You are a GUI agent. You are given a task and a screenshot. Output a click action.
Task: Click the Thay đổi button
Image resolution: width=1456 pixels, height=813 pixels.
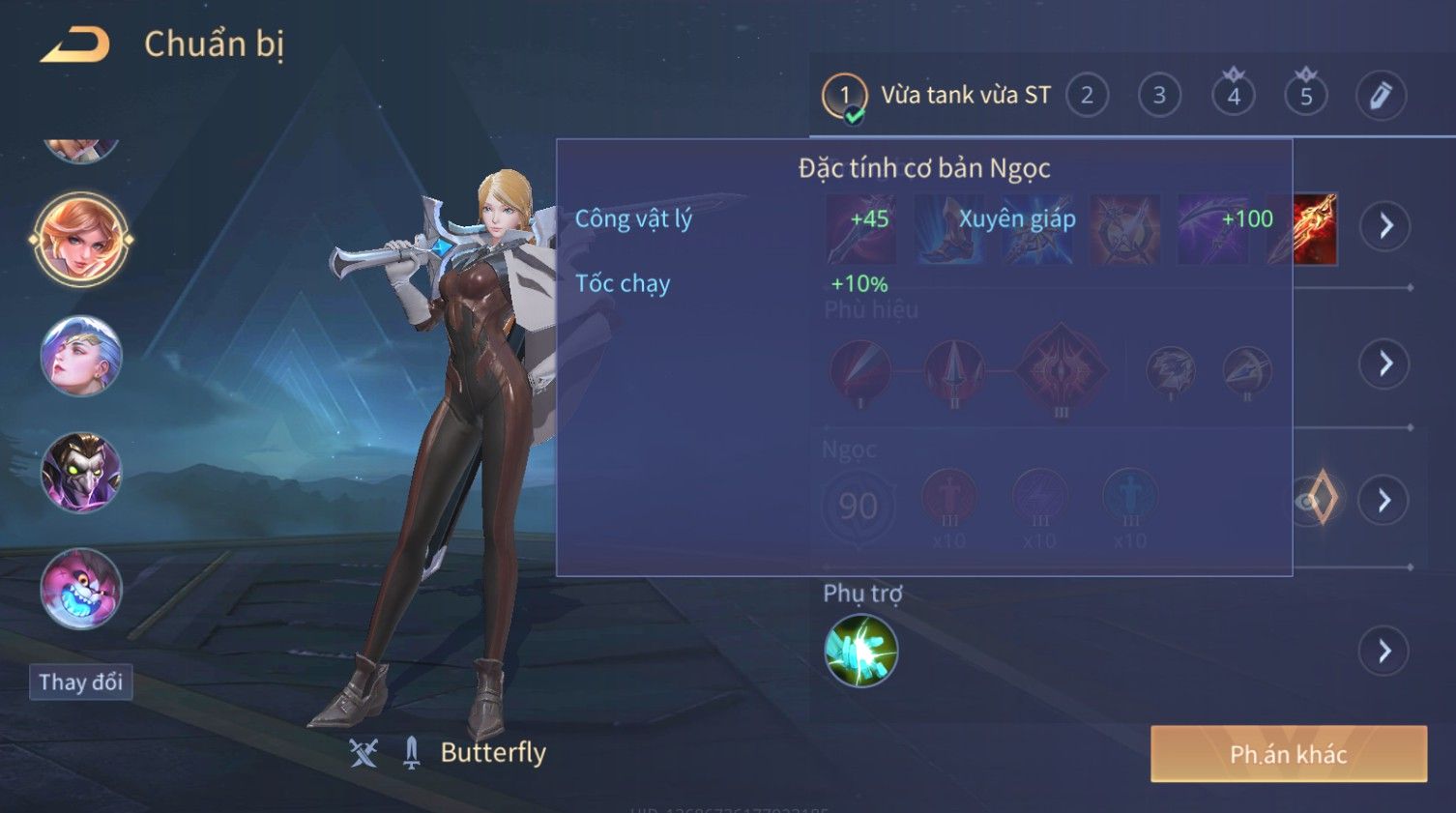(x=80, y=682)
